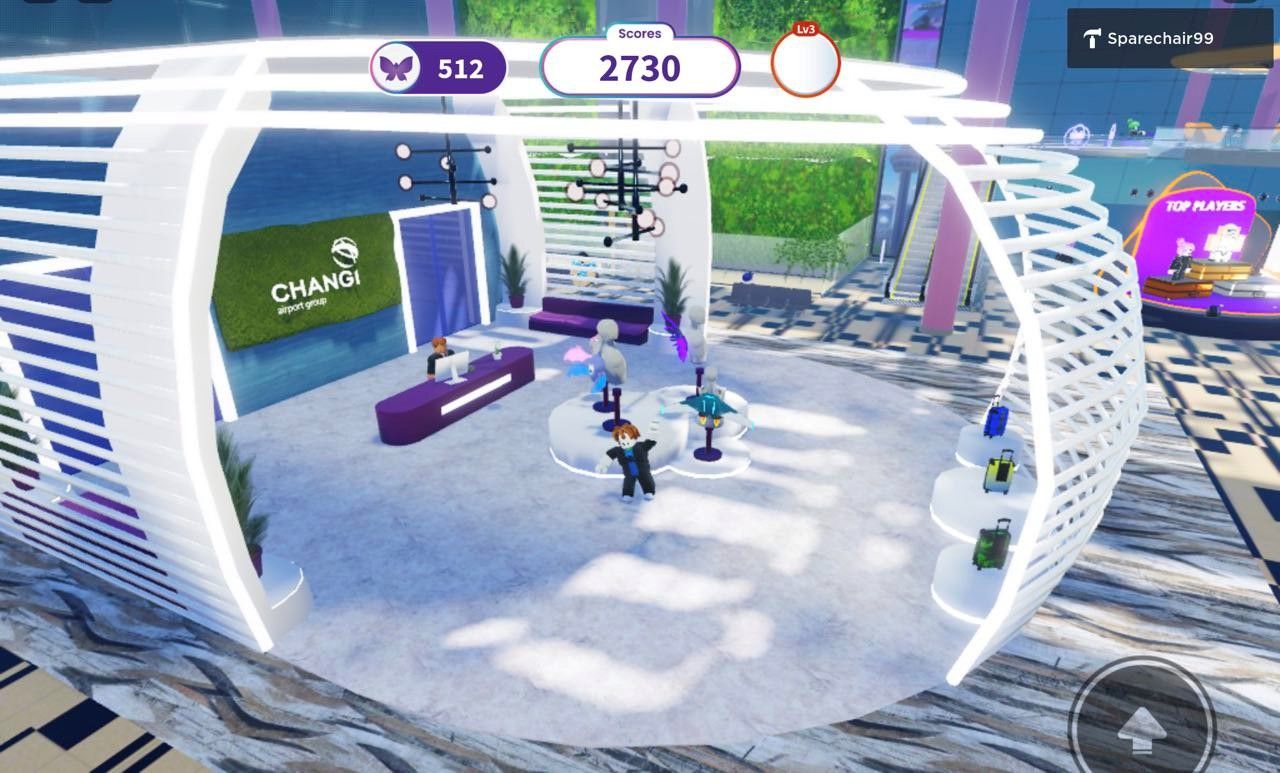Viewport: 1280px width, 773px height.
Task: Click the butterfly currency icon
Action: click(x=394, y=68)
